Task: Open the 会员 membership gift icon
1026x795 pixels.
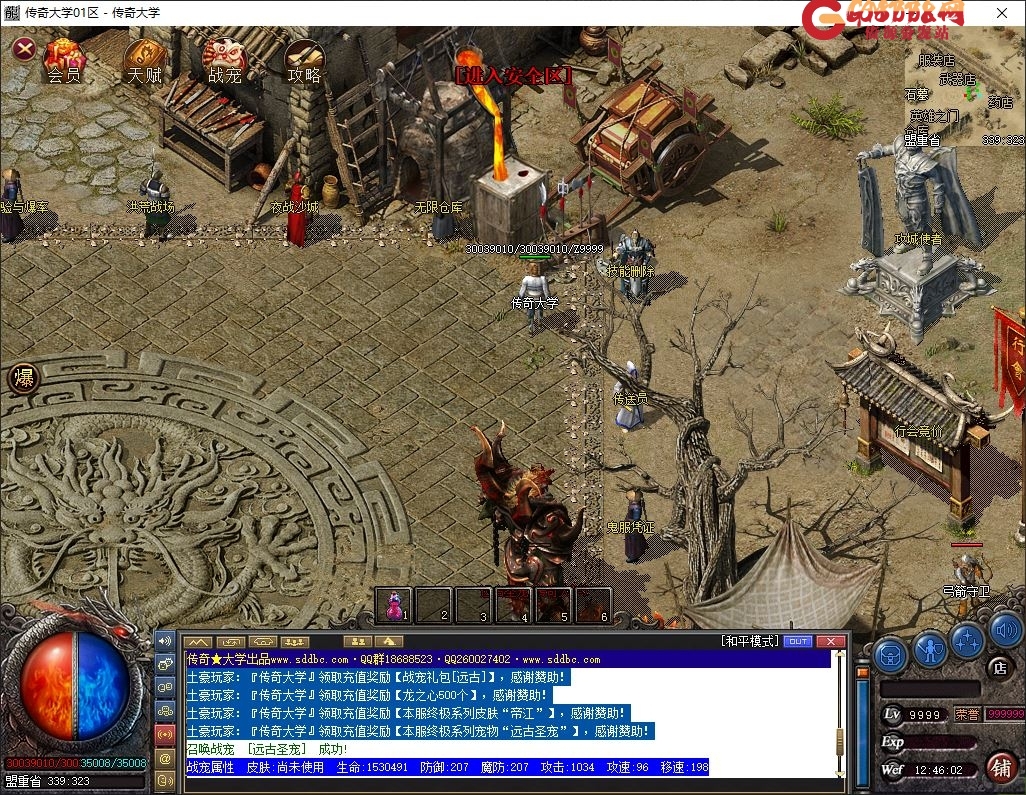Action: pos(64,59)
